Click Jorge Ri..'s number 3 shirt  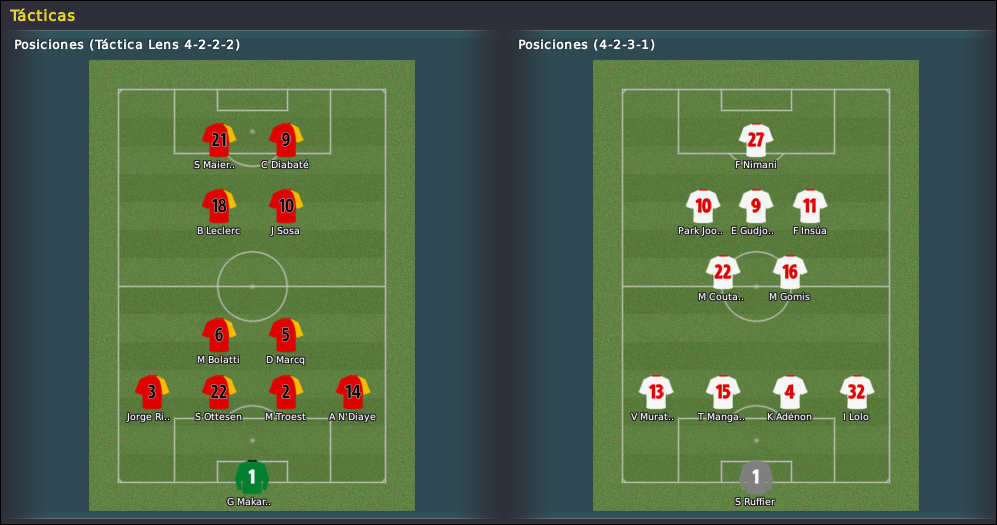coord(151,392)
